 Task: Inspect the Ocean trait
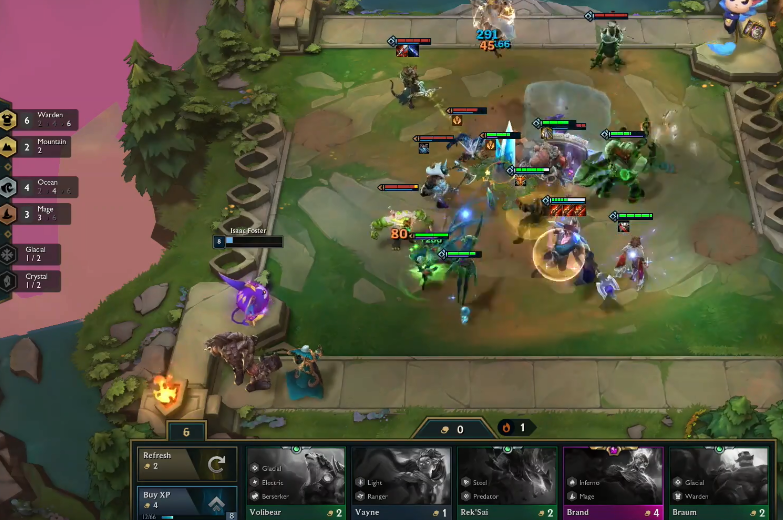38,187
